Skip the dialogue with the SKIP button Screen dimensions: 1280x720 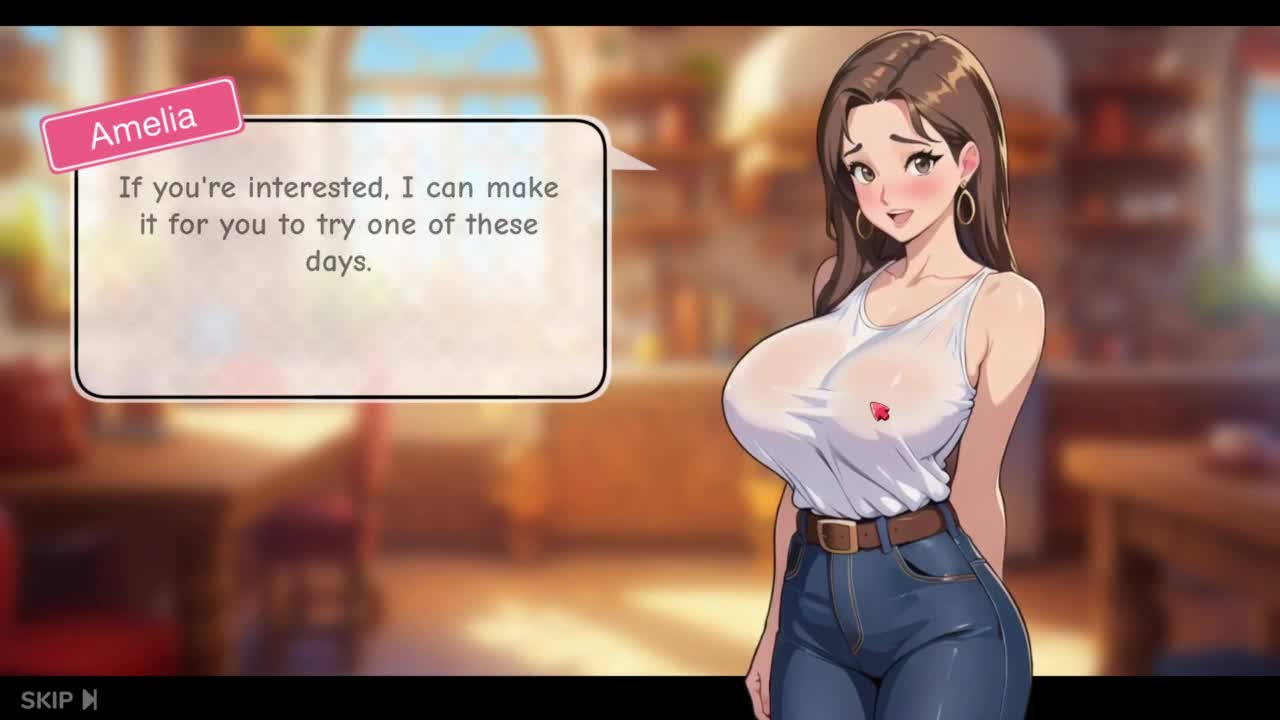(59, 699)
